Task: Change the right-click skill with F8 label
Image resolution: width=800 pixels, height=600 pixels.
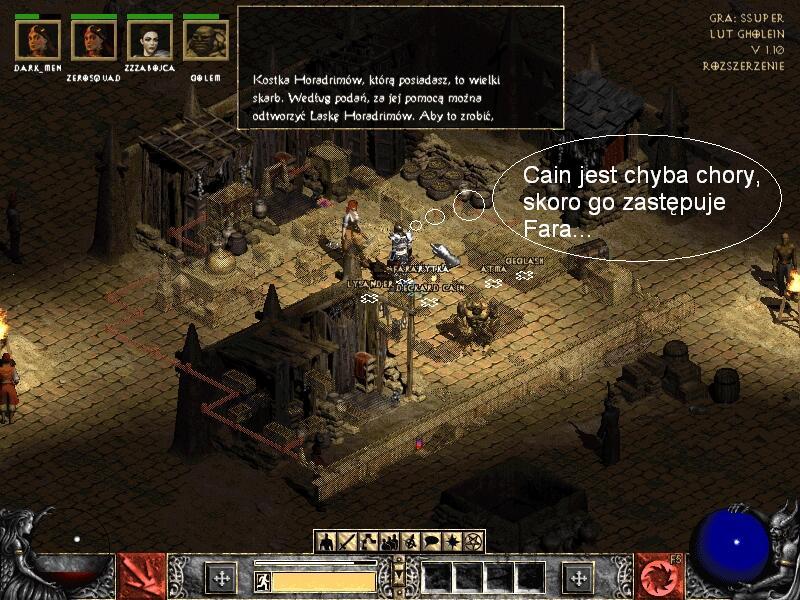Action: tap(658, 576)
